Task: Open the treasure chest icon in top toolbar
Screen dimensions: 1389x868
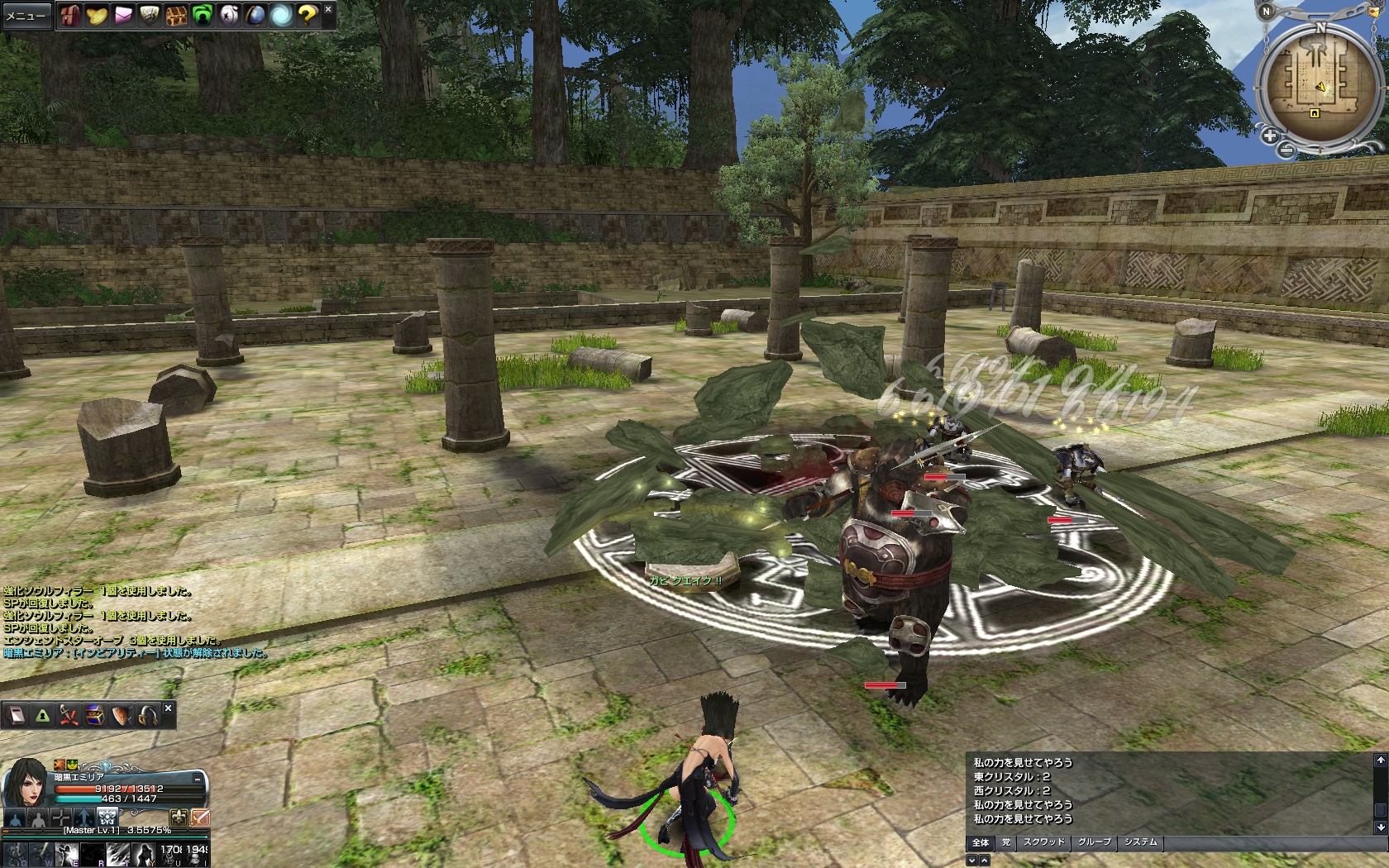Action: [175, 16]
